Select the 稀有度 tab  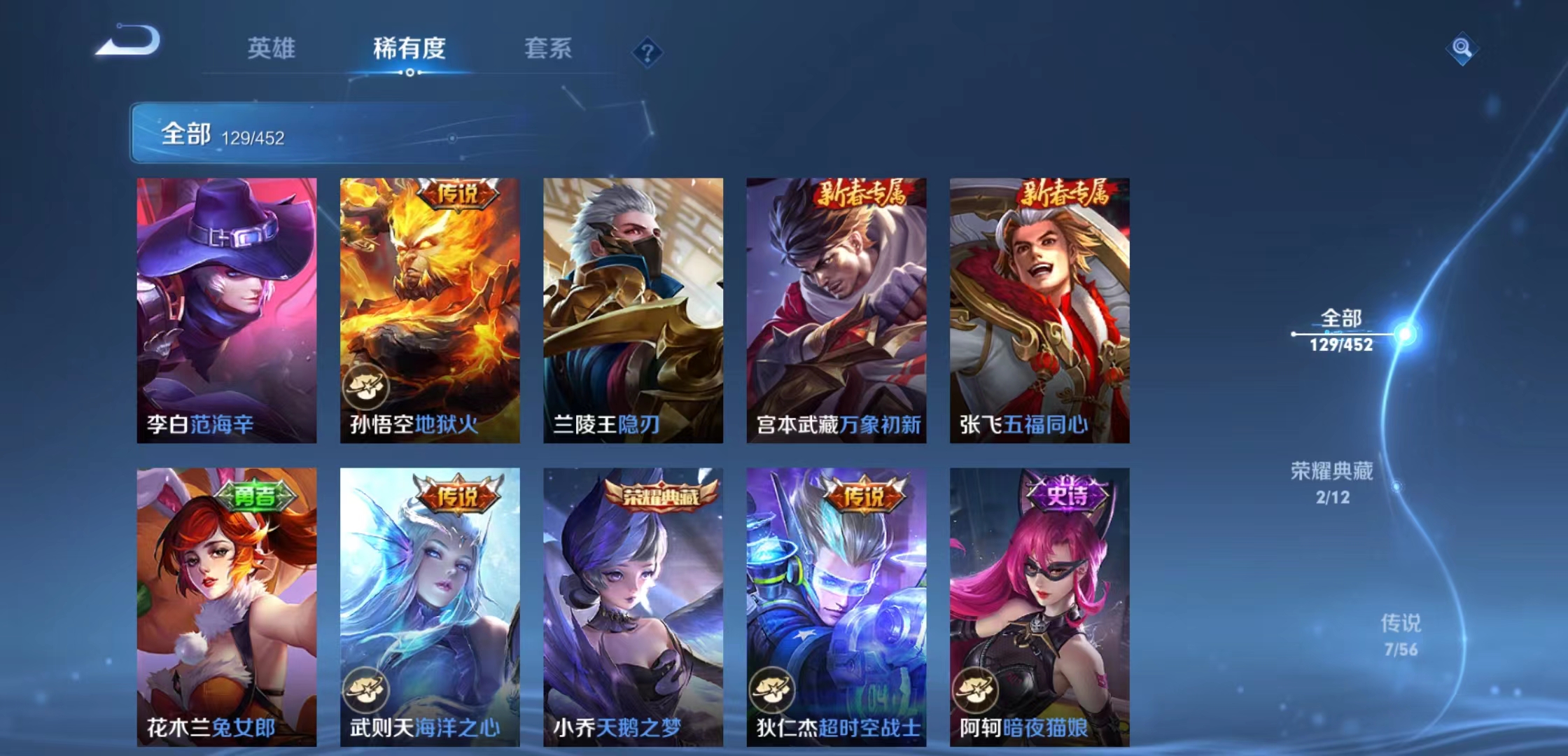click(409, 49)
